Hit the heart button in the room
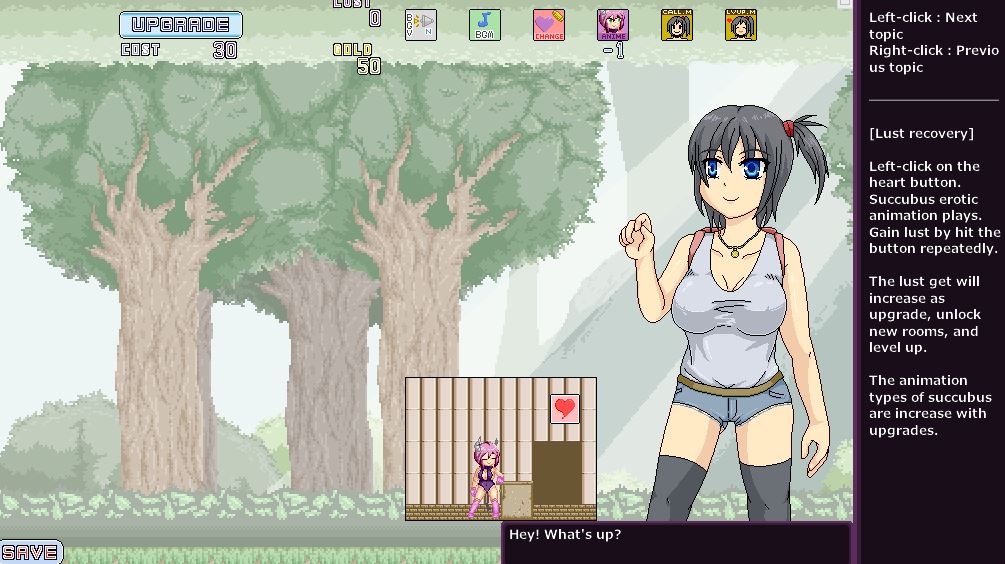 565,408
